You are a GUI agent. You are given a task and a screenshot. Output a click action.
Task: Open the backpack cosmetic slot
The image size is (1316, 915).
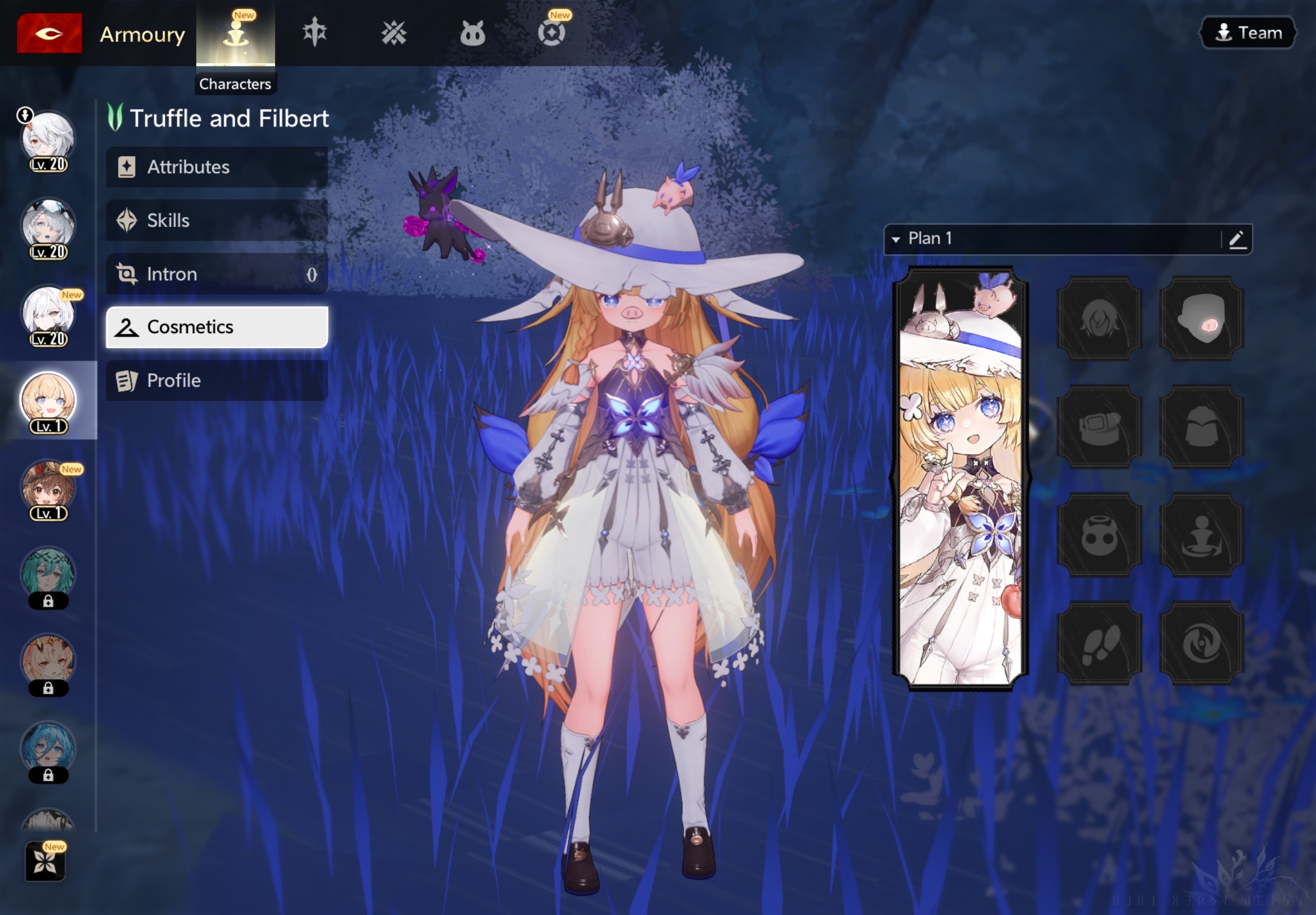click(1202, 427)
